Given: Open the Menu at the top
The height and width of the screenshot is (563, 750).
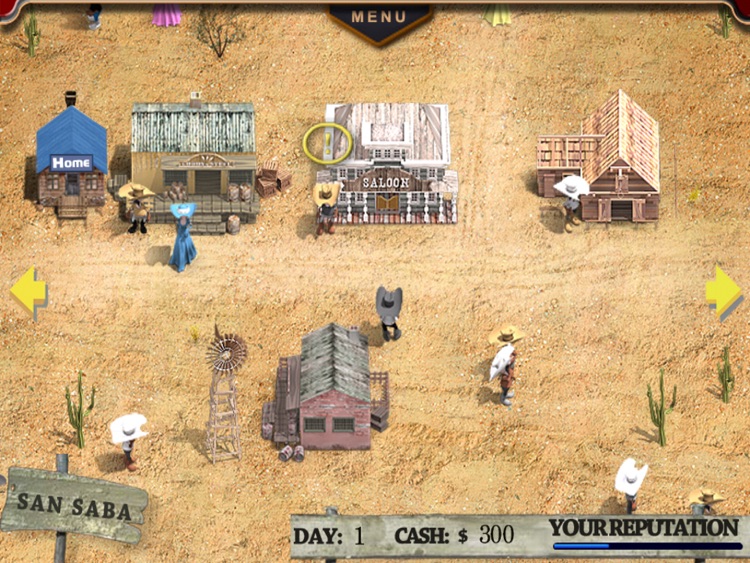Looking at the screenshot, I should [380, 18].
